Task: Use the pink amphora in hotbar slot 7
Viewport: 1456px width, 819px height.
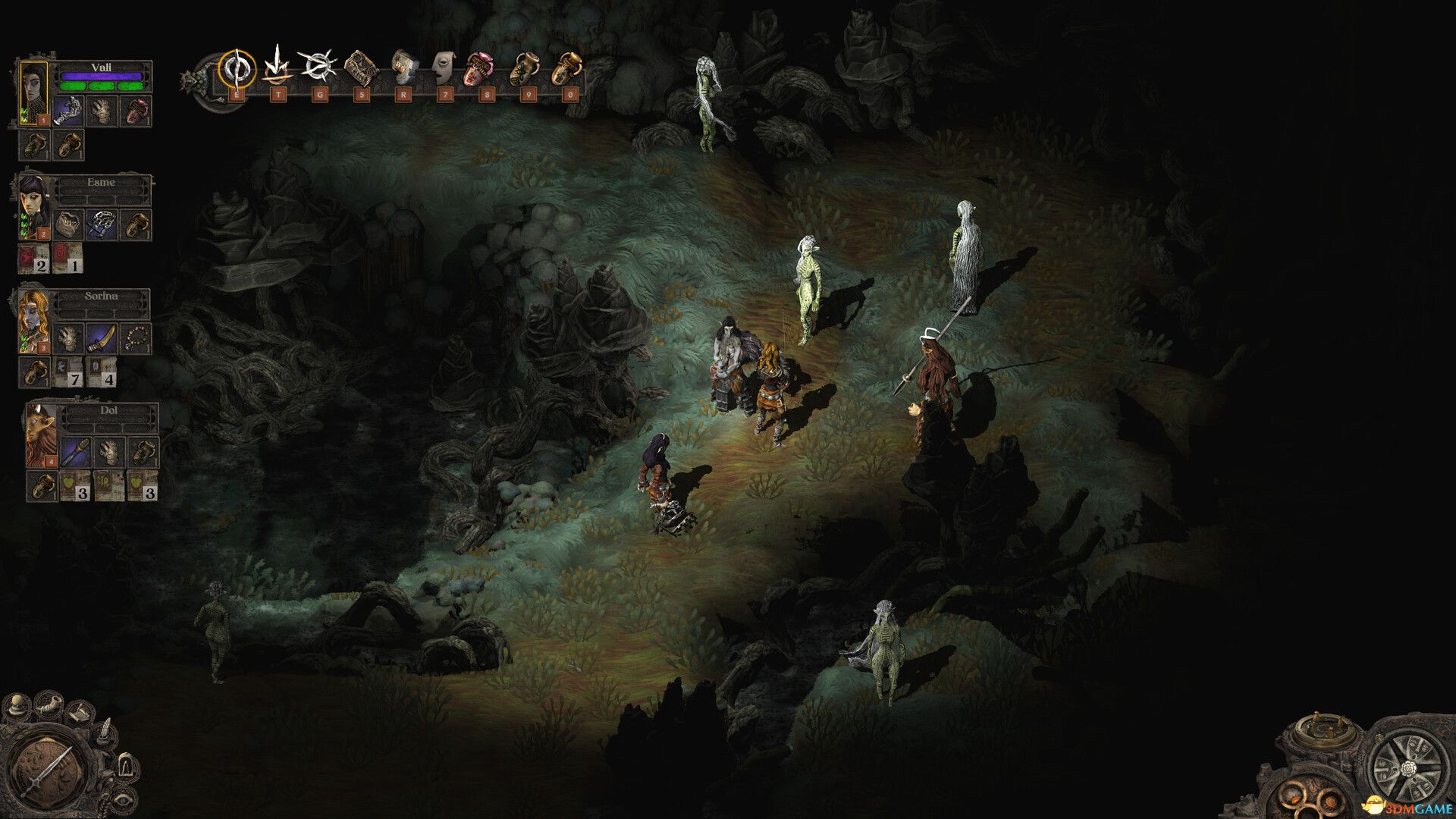Action: [480, 68]
